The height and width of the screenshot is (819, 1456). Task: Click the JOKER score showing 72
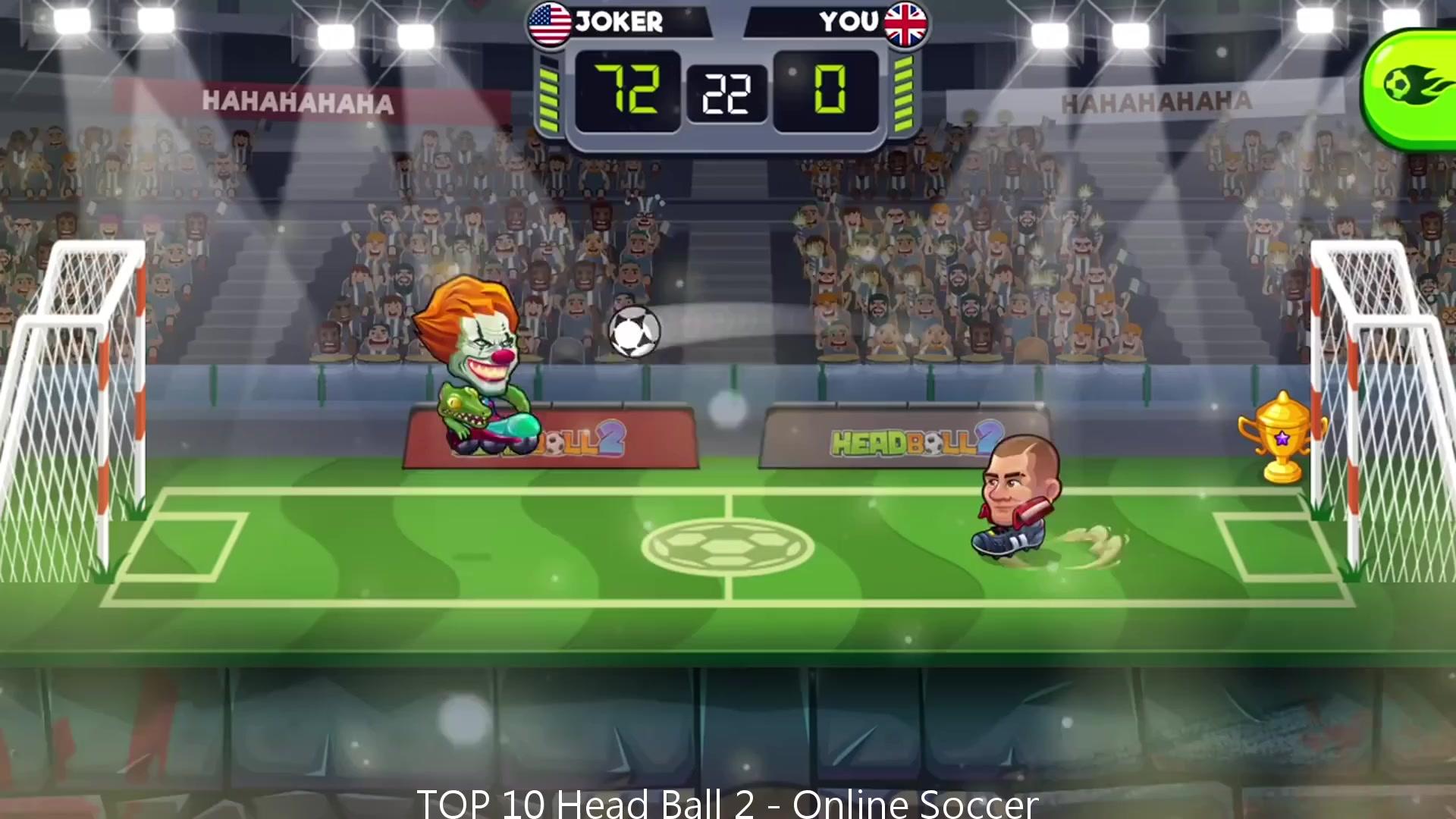point(628,89)
